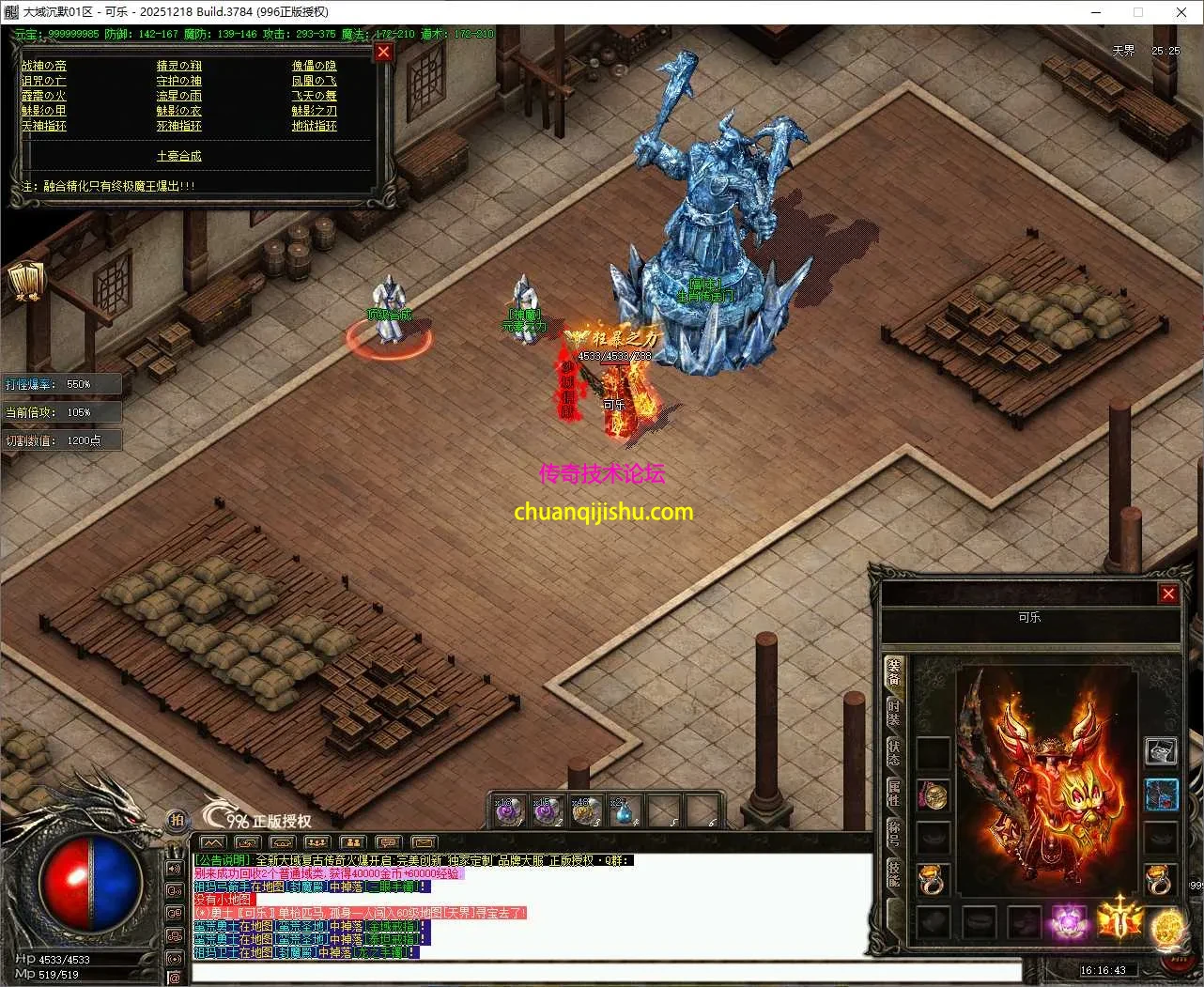Open the 技能 tab
Image resolution: width=1204 pixels, height=987 pixels.
(x=894, y=875)
